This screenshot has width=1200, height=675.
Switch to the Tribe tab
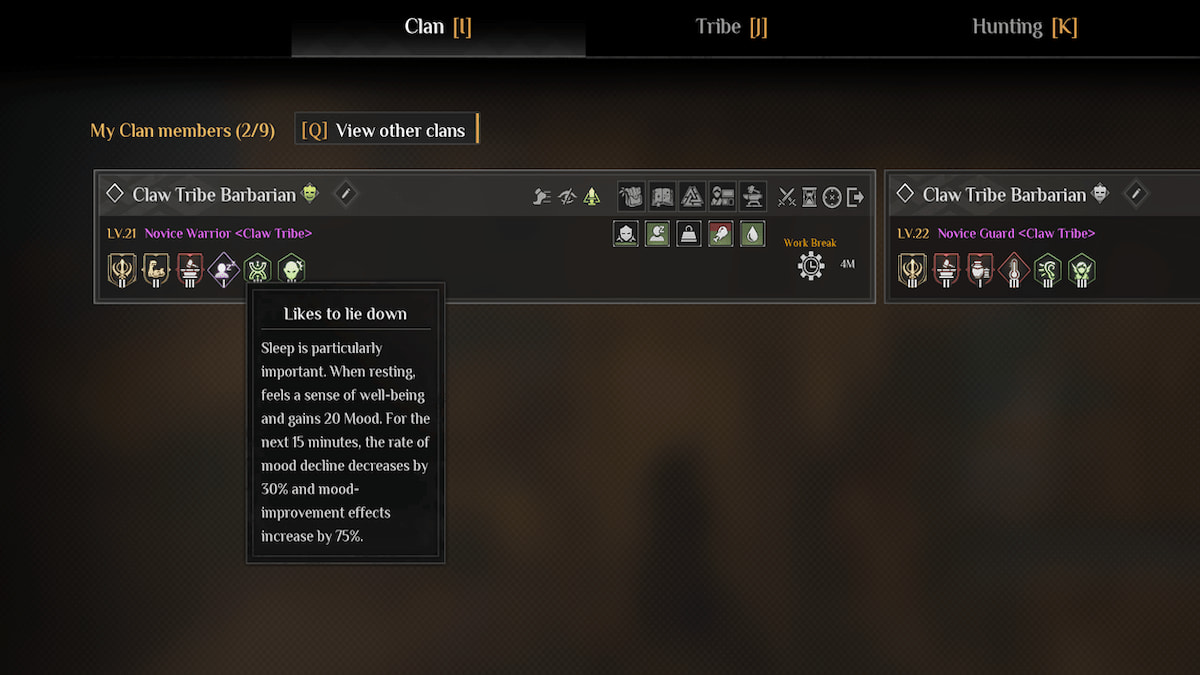pos(731,27)
